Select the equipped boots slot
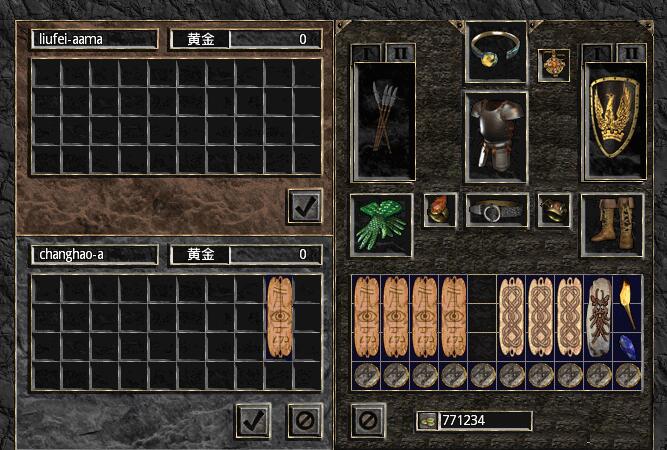667x450 pixels. point(613,223)
